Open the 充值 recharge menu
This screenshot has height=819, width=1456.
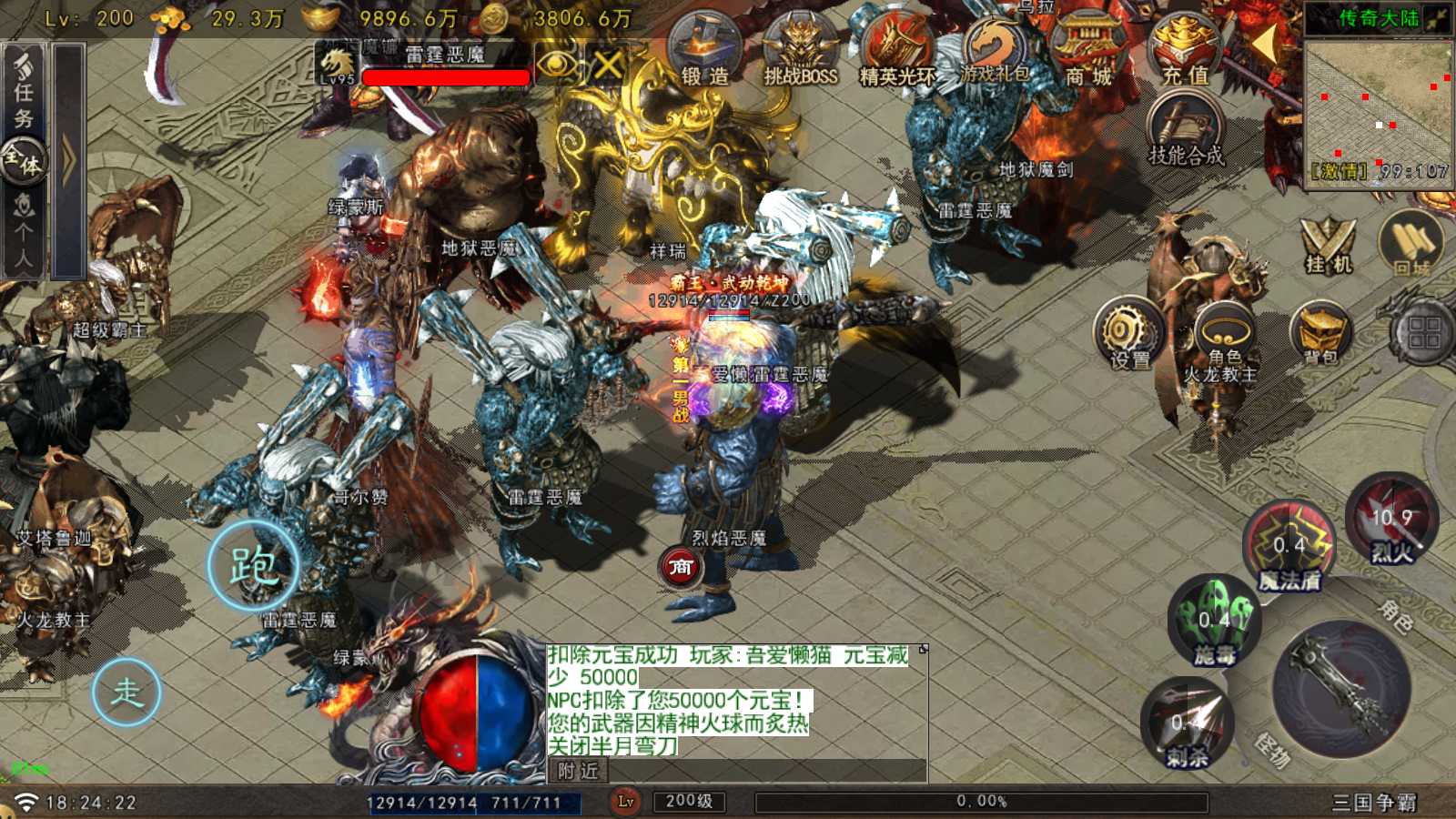coord(1185,52)
